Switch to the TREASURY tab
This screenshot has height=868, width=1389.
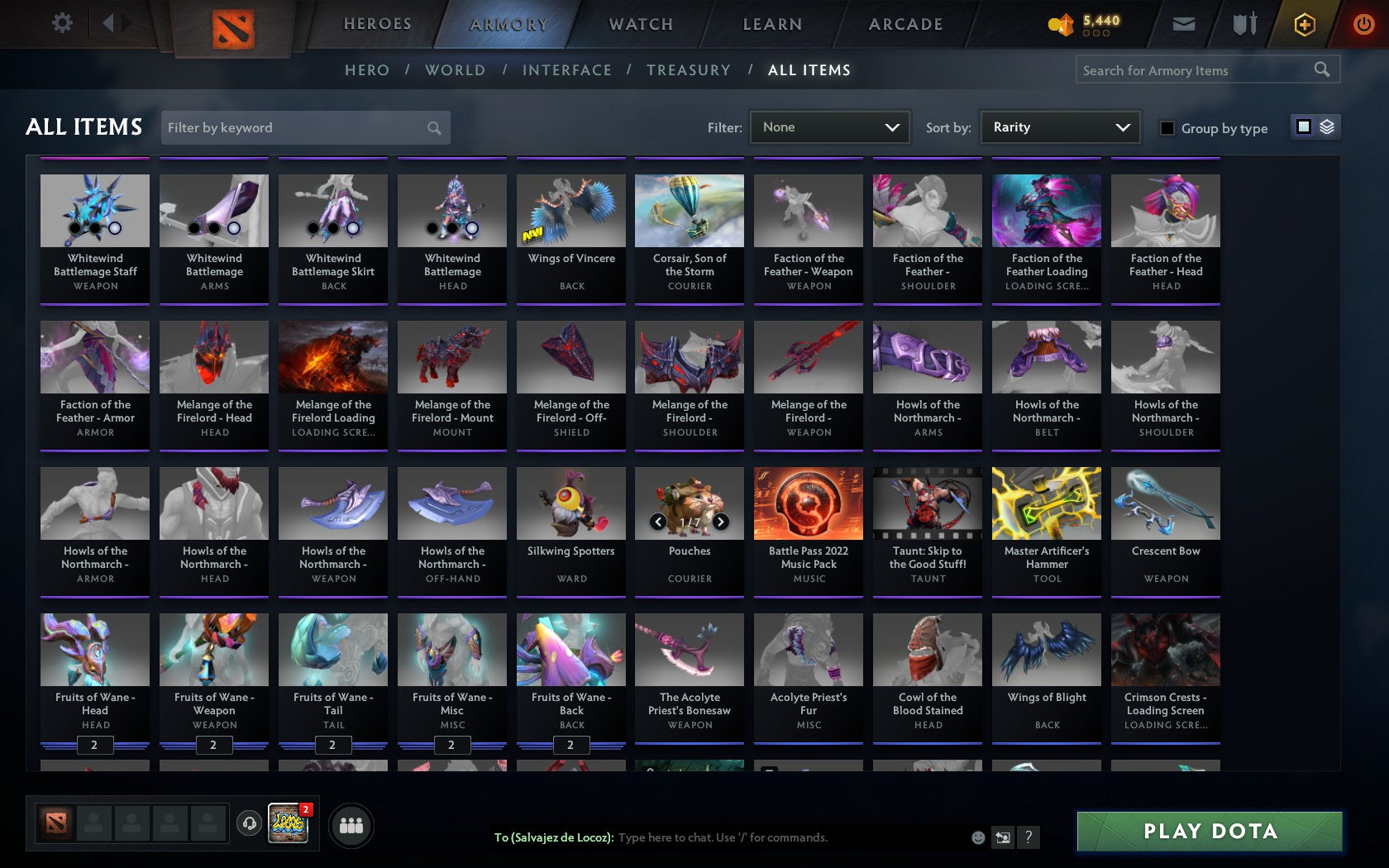689,70
